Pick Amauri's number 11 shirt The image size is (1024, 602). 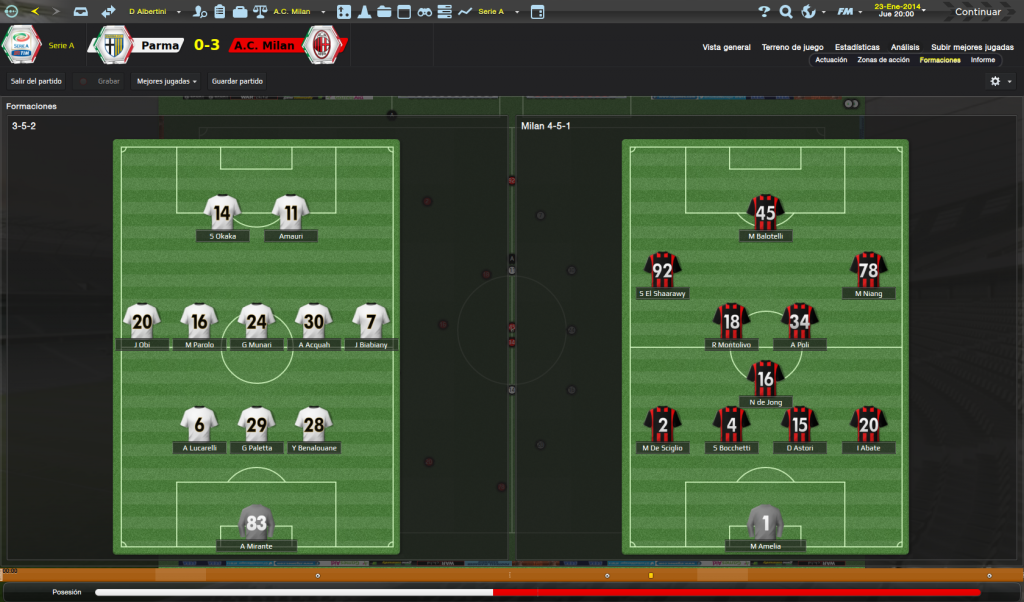click(291, 212)
